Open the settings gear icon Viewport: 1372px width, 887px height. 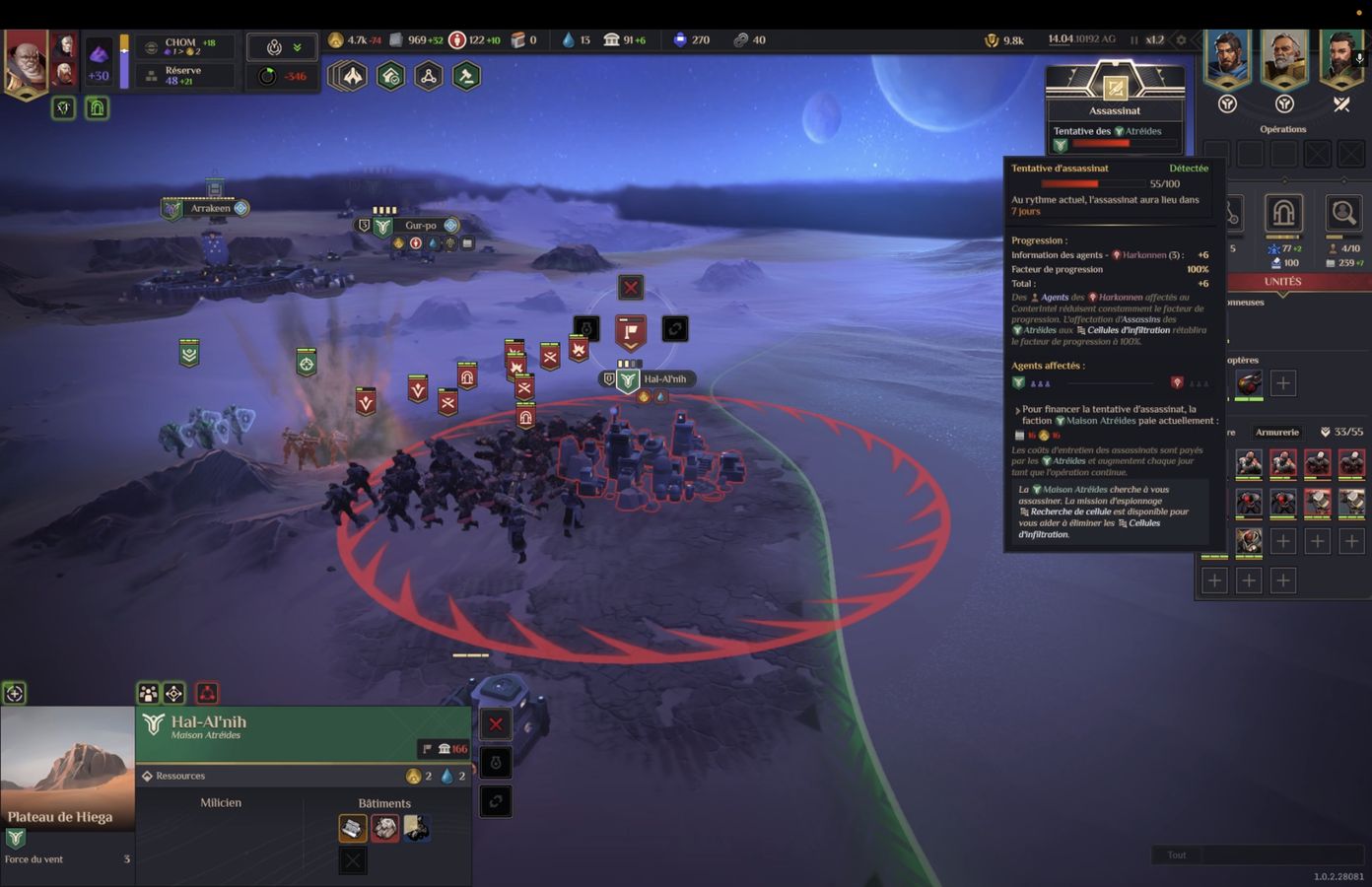click(1182, 40)
